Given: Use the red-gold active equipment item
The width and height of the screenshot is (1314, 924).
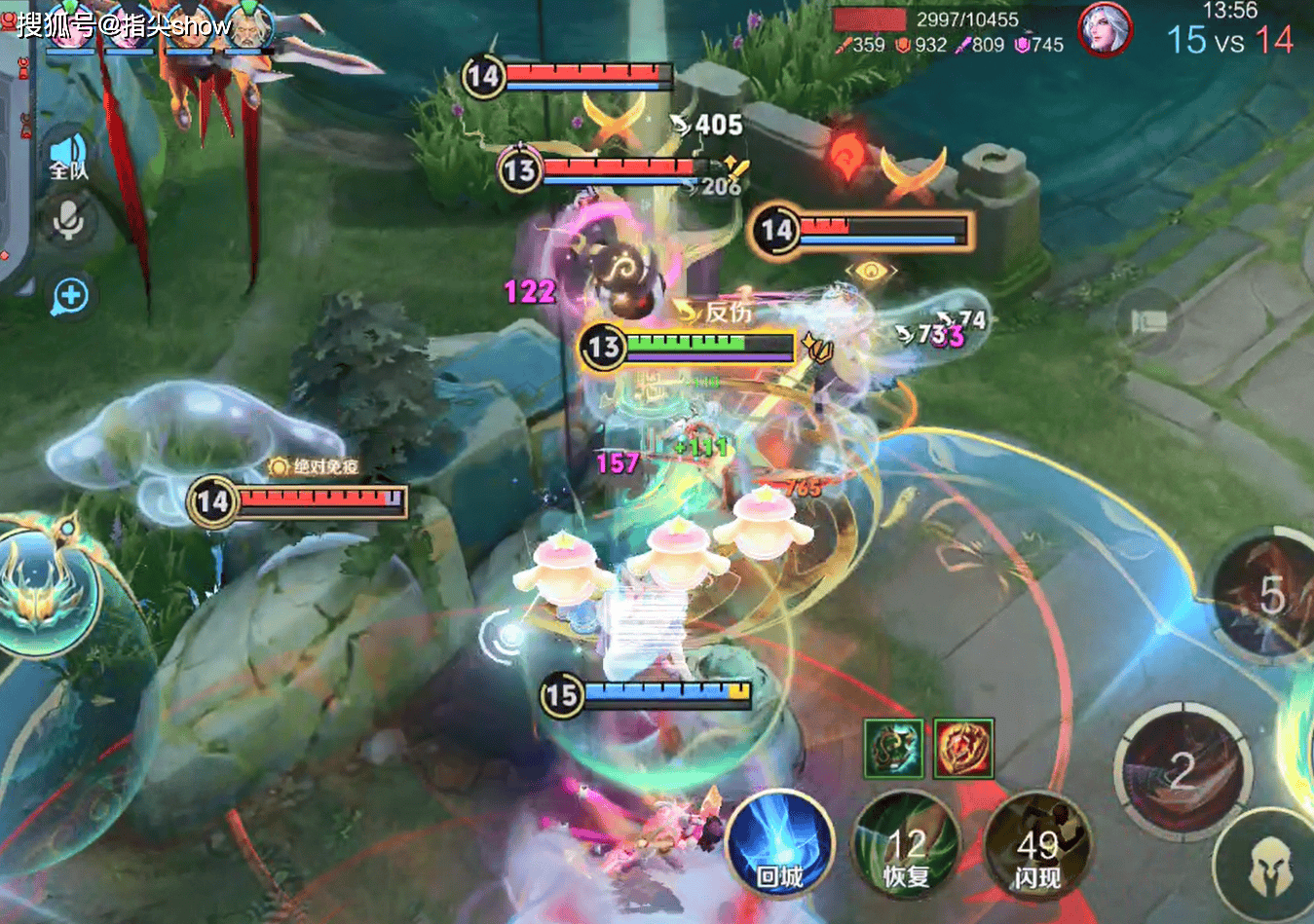Looking at the screenshot, I should (x=963, y=749).
